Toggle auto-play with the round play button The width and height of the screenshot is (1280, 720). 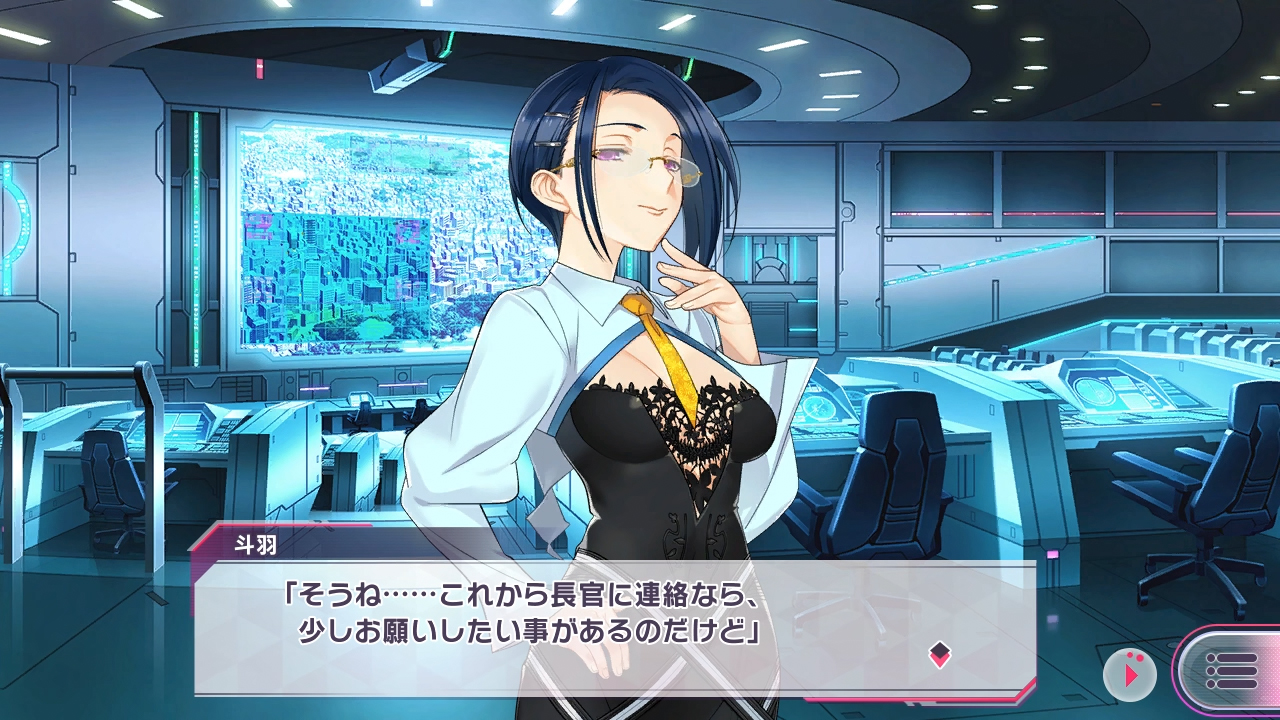(1130, 674)
